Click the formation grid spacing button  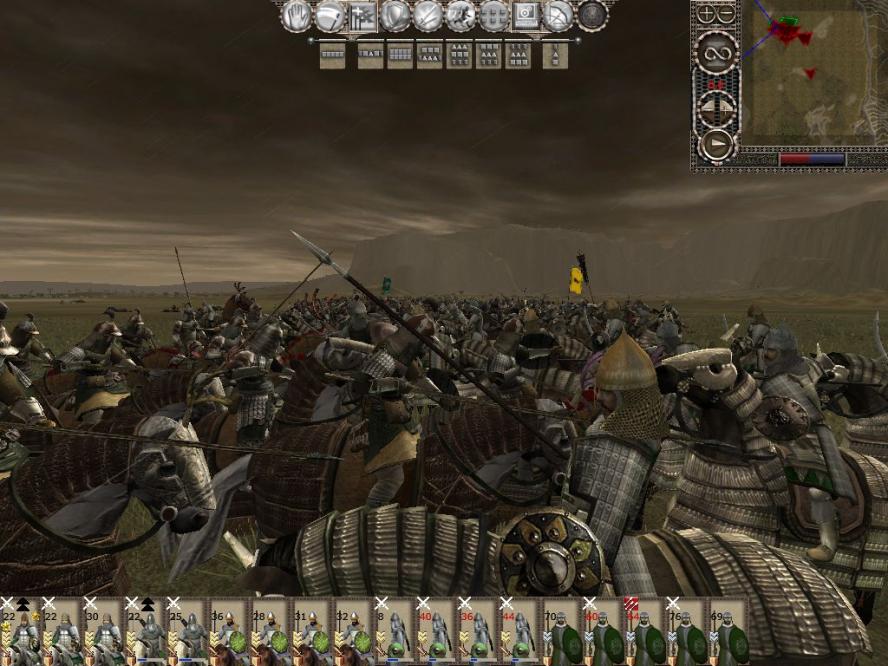tap(493, 16)
